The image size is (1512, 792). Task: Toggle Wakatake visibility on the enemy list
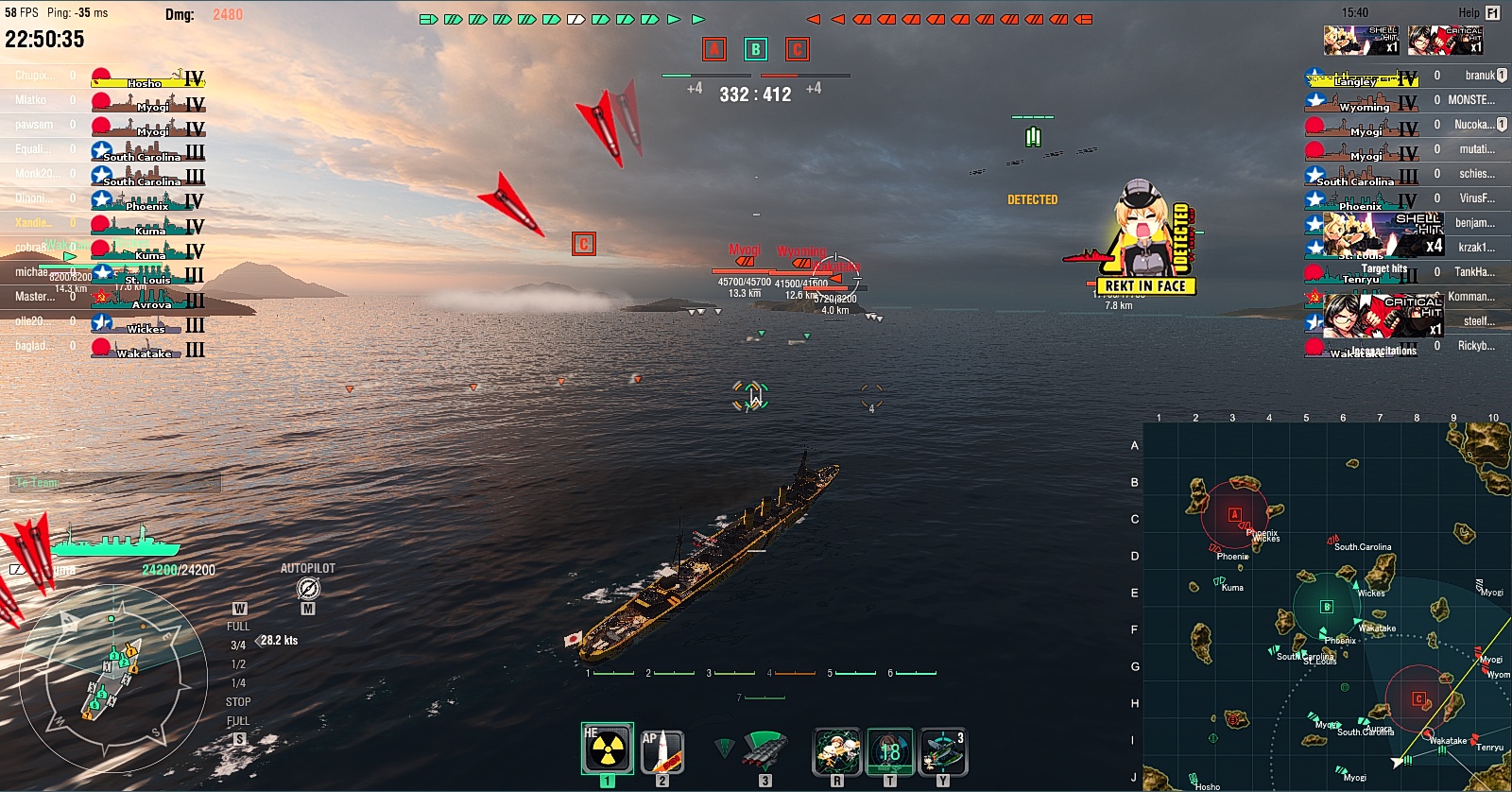[1355, 351]
